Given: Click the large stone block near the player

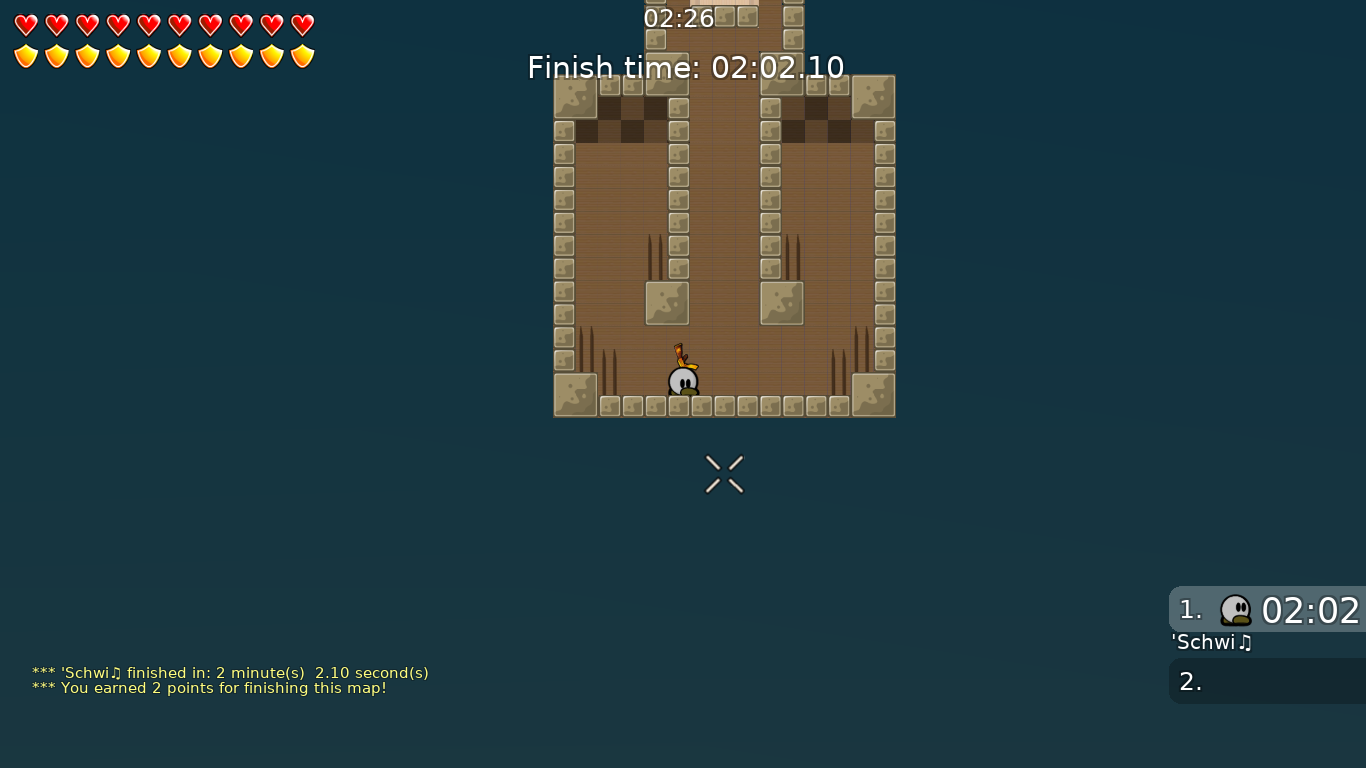Looking at the screenshot, I should (x=666, y=303).
